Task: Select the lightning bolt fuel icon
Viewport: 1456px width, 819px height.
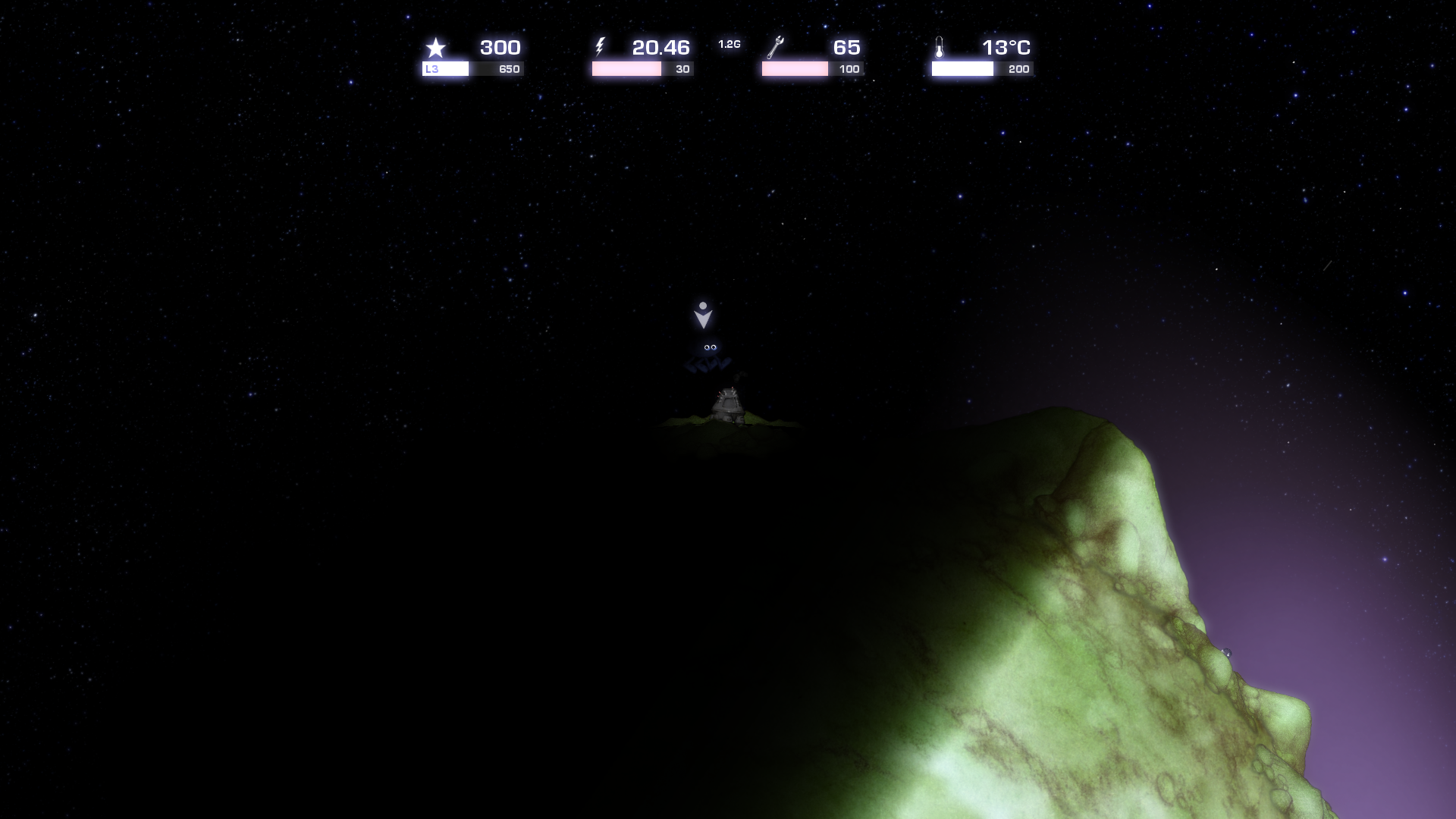Action: (601, 47)
